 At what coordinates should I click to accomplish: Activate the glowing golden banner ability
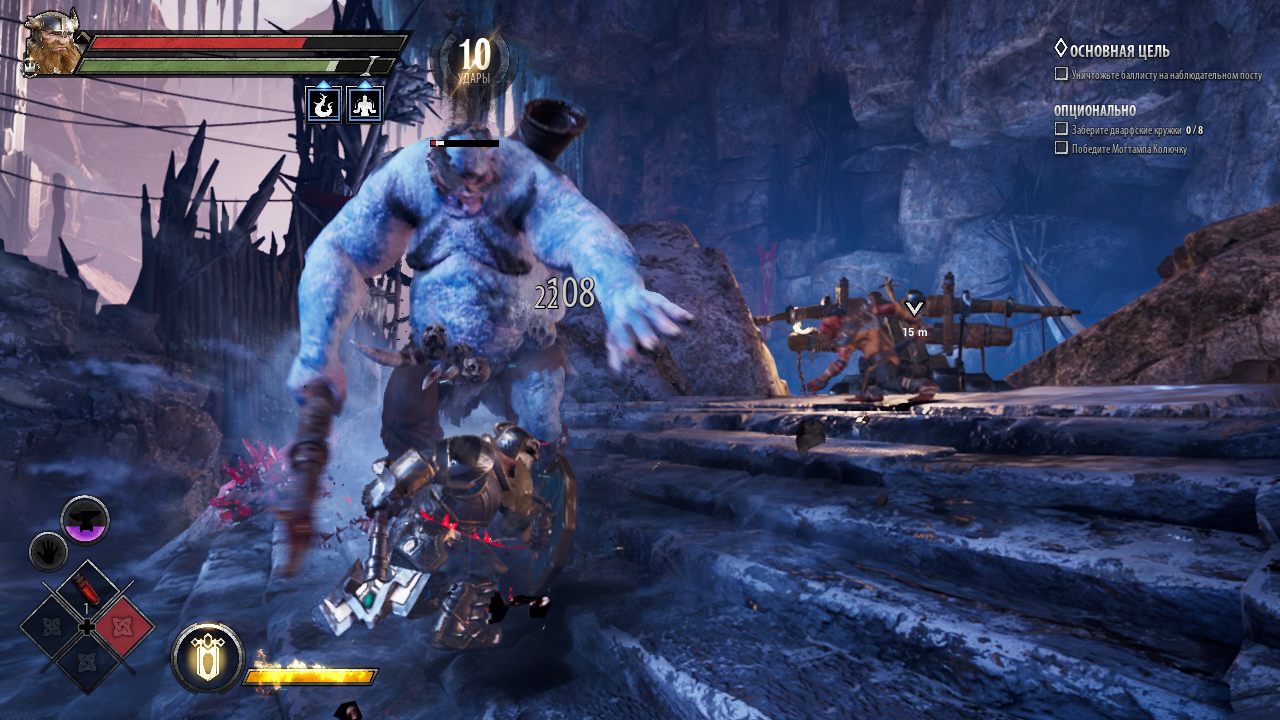(x=207, y=658)
